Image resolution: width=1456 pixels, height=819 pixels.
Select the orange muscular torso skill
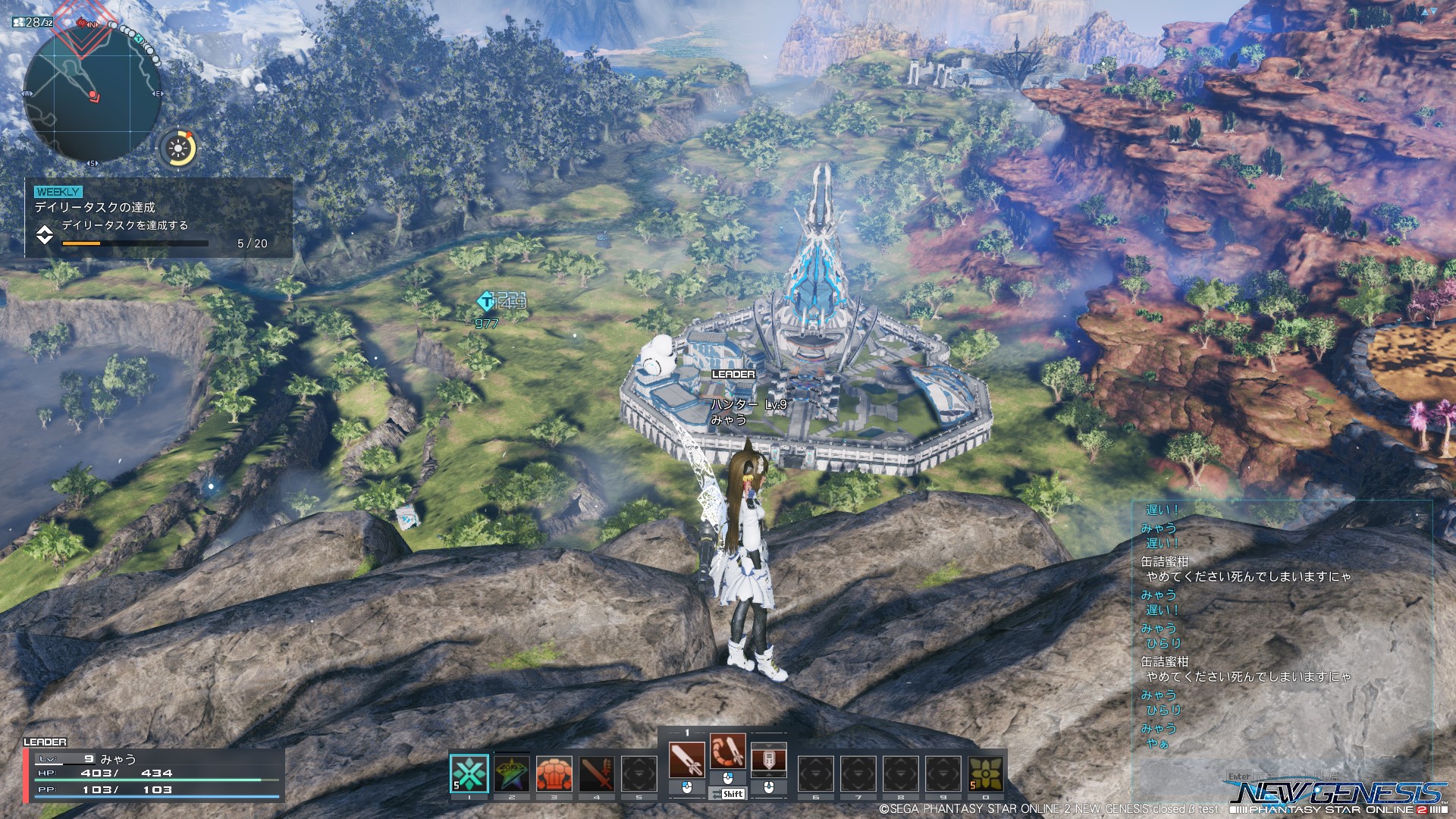pos(554,773)
